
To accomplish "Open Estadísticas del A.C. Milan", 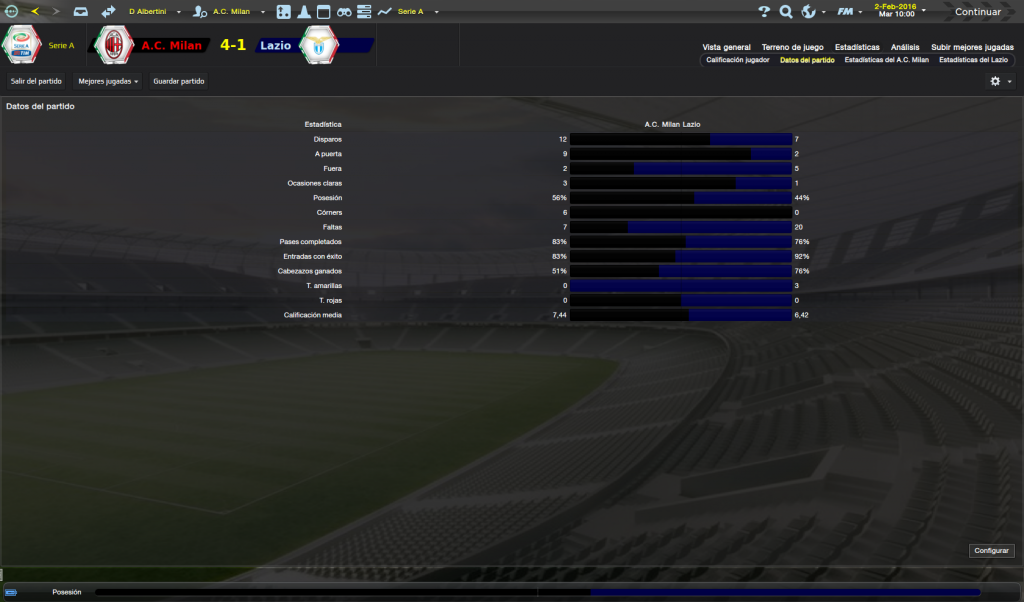I will point(886,60).
